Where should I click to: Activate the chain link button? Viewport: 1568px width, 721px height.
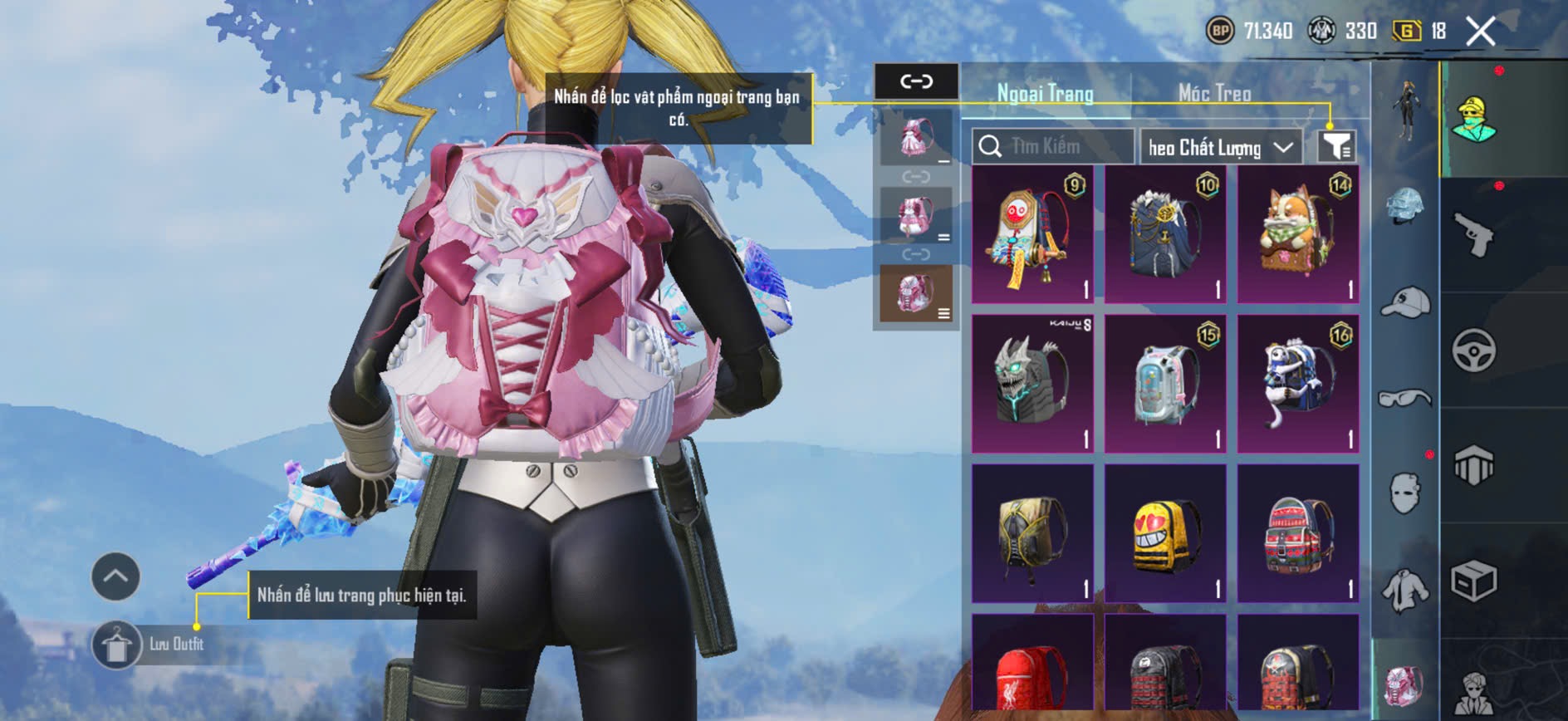[x=916, y=81]
